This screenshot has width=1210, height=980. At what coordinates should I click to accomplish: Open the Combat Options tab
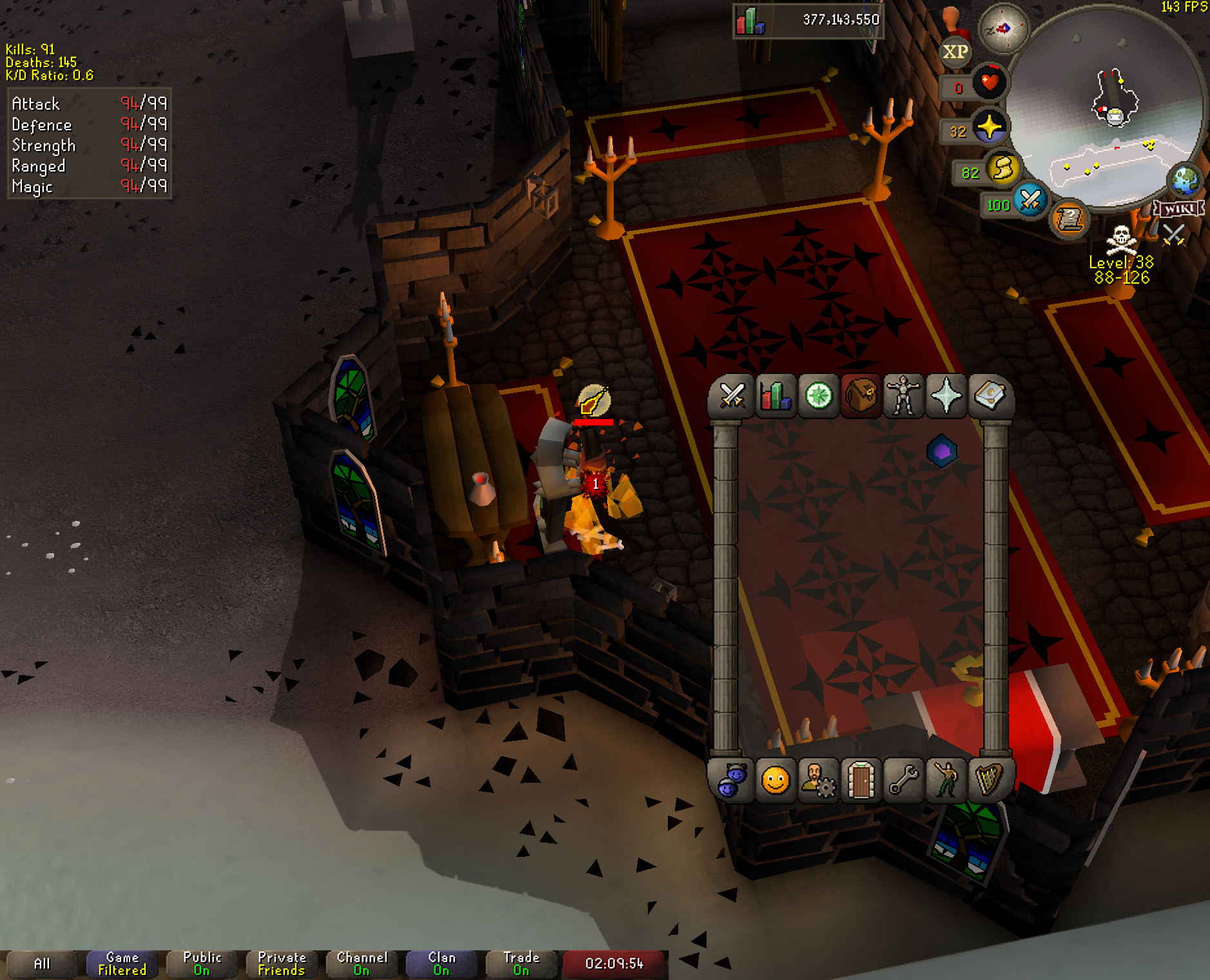click(x=732, y=395)
